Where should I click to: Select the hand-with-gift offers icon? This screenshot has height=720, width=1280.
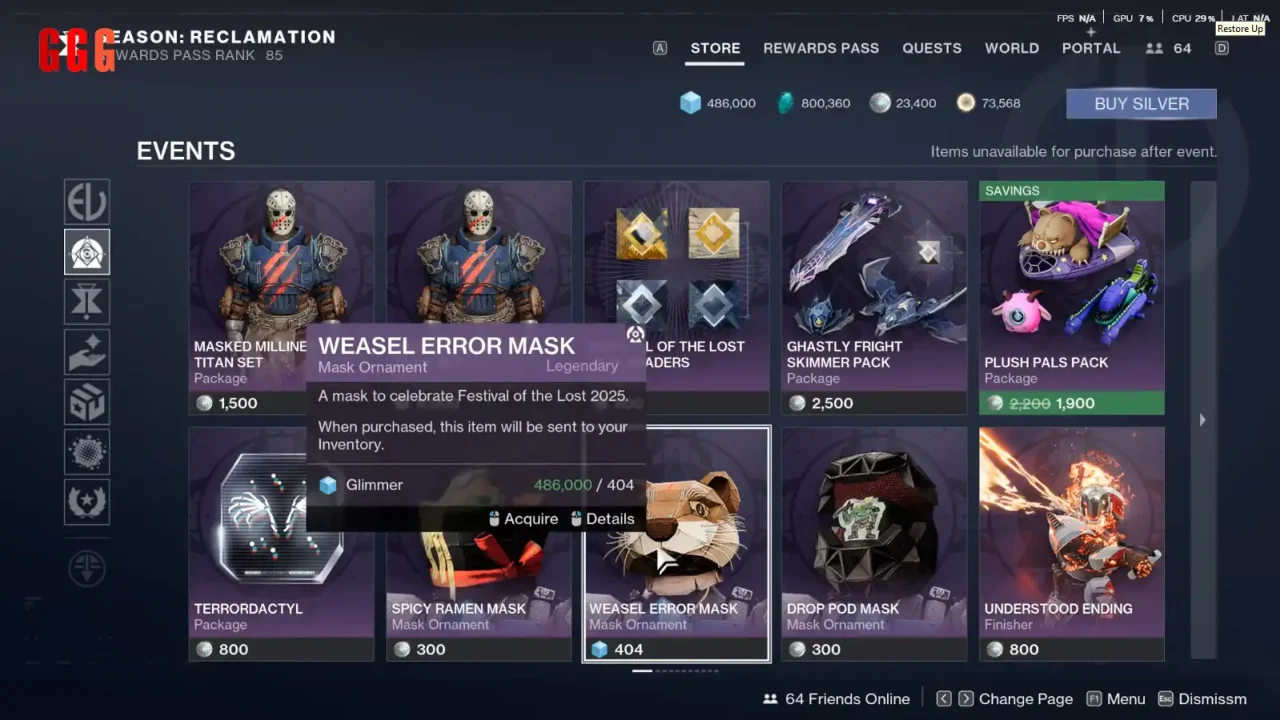tap(87, 351)
